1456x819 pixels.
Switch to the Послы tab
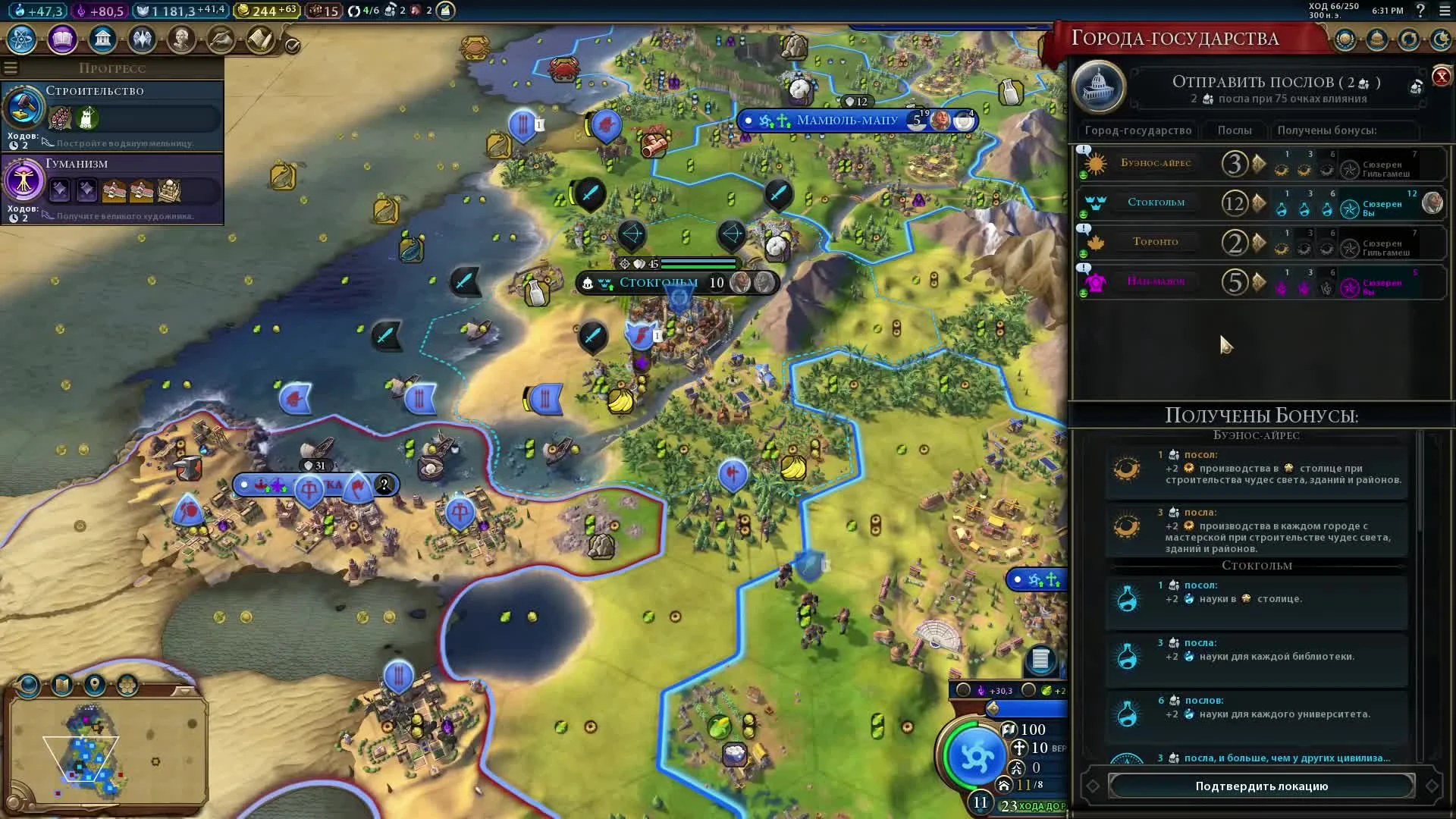pos(1235,130)
